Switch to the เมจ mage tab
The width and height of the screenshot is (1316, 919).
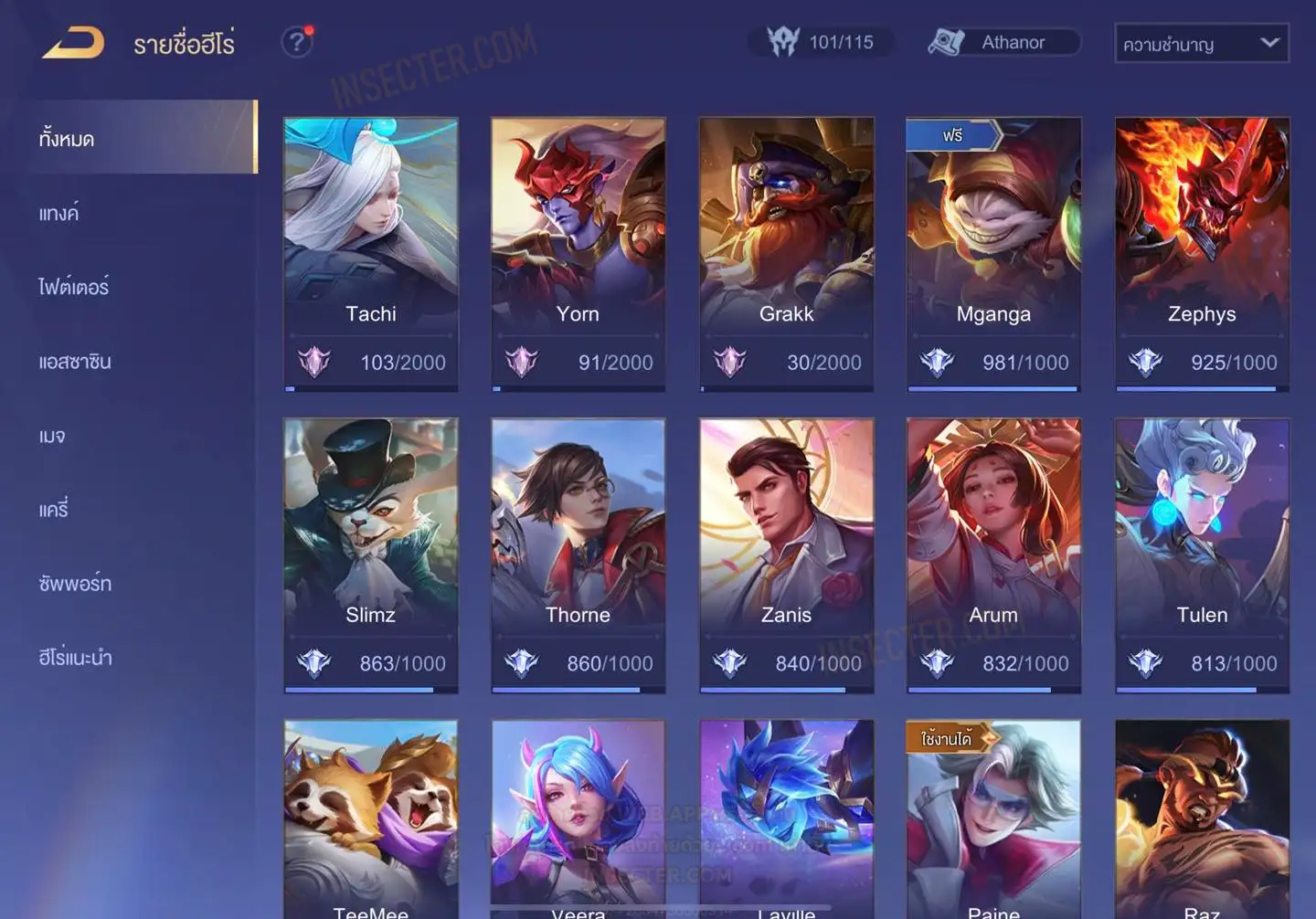[x=52, y=436]
